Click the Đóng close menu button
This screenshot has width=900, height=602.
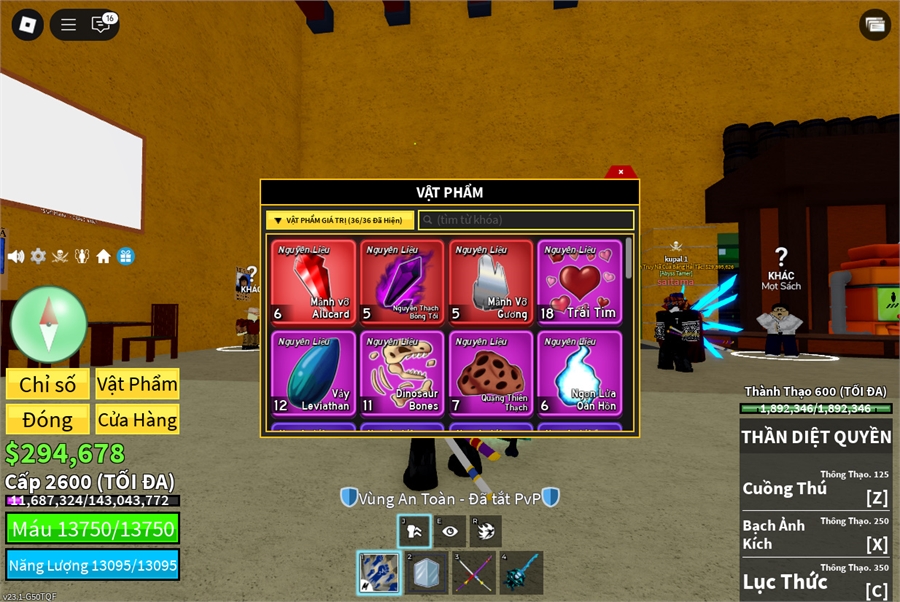pyautogui.click(x=48, y=419)
